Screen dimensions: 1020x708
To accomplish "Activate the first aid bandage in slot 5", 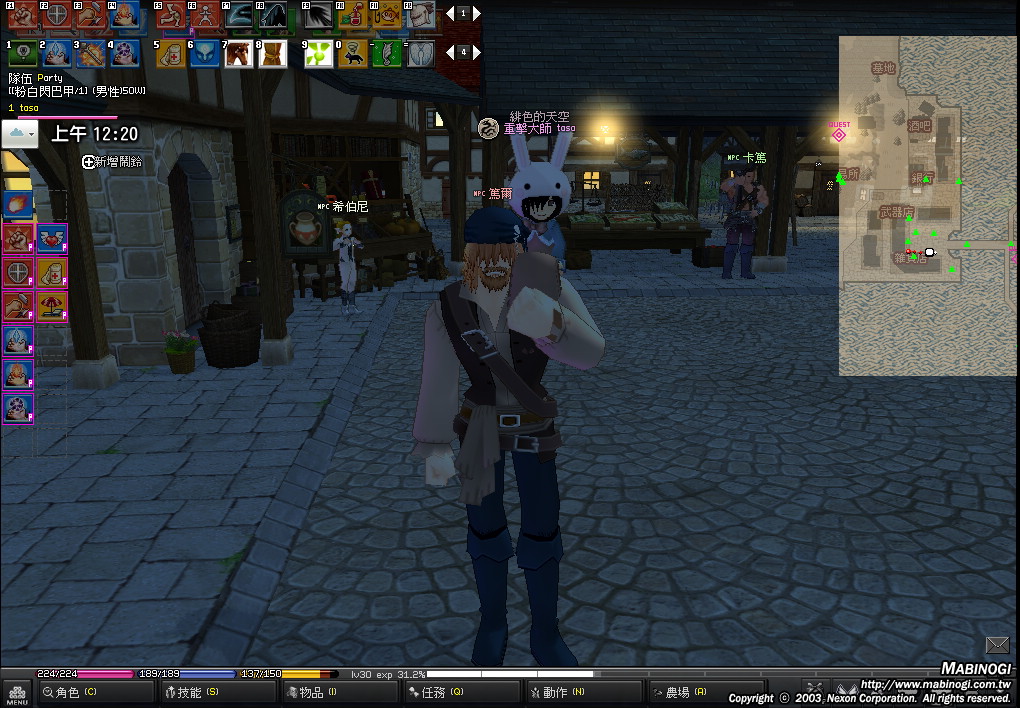I will (170, 54).
